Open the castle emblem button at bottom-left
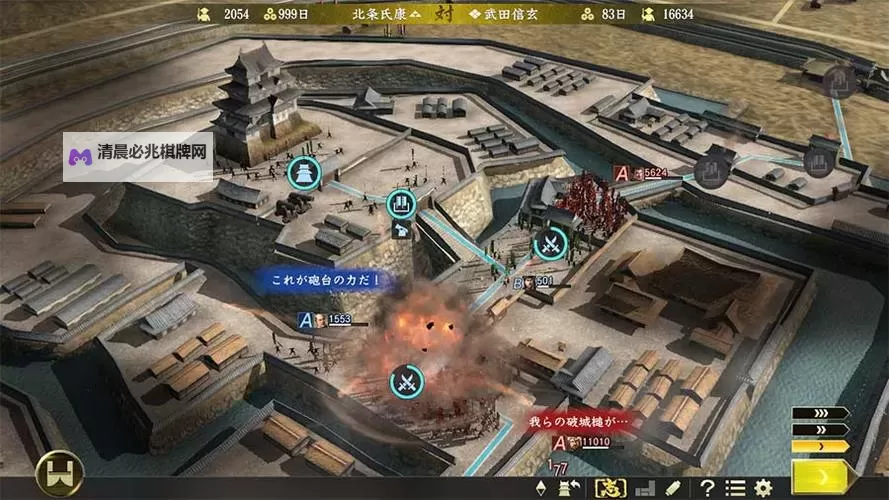Screen dimensions: 889x500 point(58,473)
